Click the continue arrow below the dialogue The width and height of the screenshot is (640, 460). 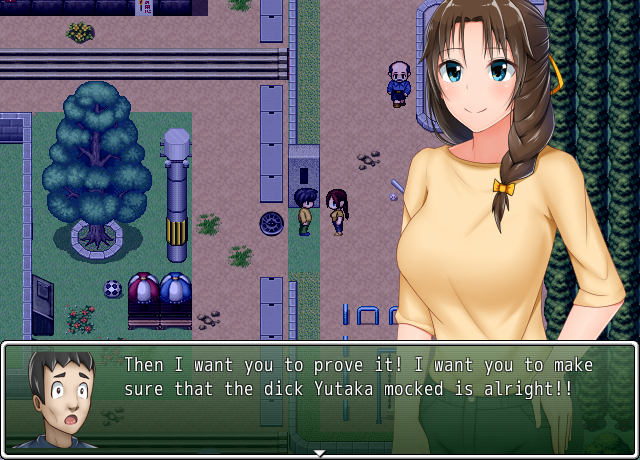point(319,453)
